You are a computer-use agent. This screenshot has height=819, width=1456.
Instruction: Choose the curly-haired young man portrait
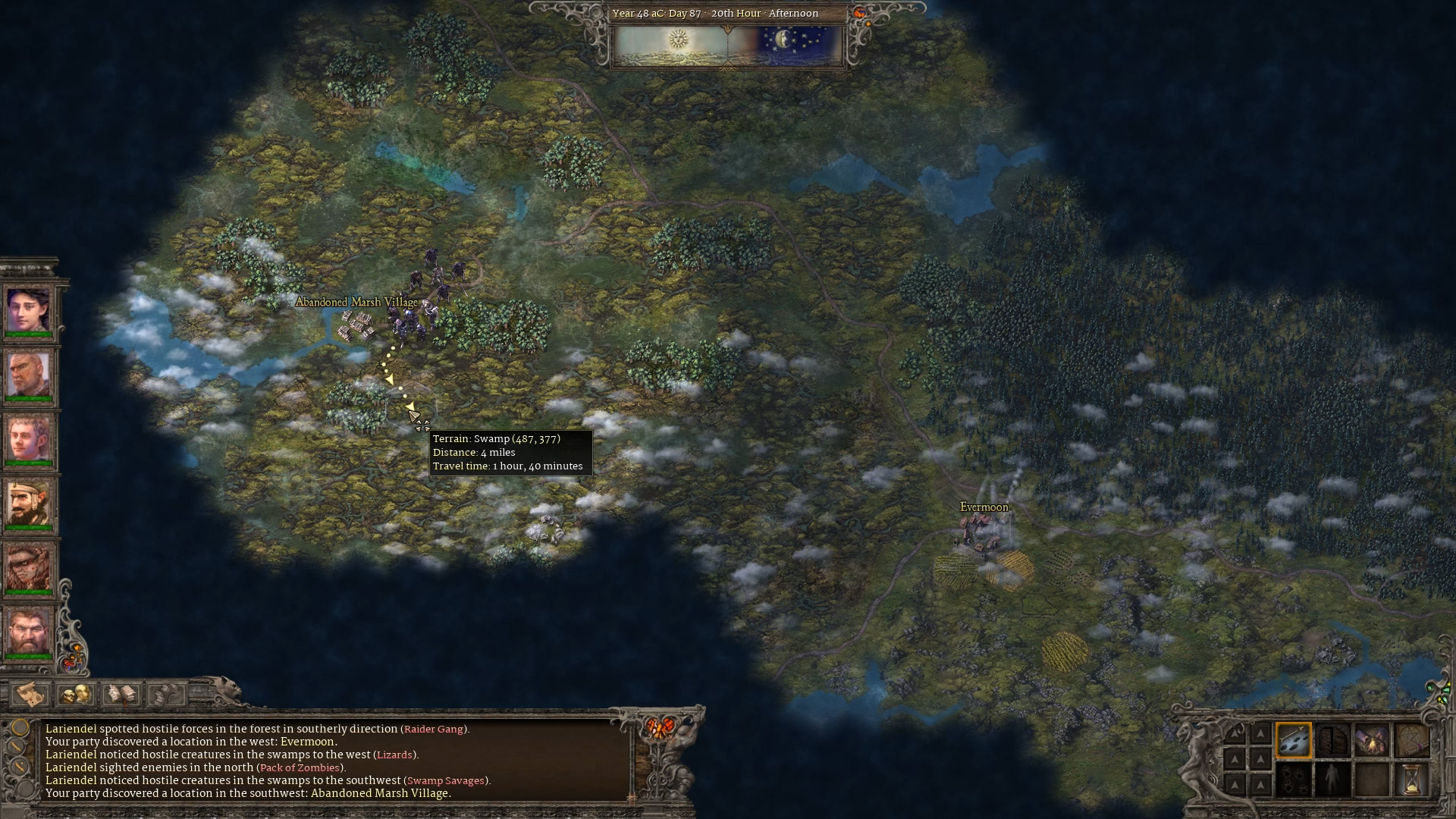click(29, 440)
